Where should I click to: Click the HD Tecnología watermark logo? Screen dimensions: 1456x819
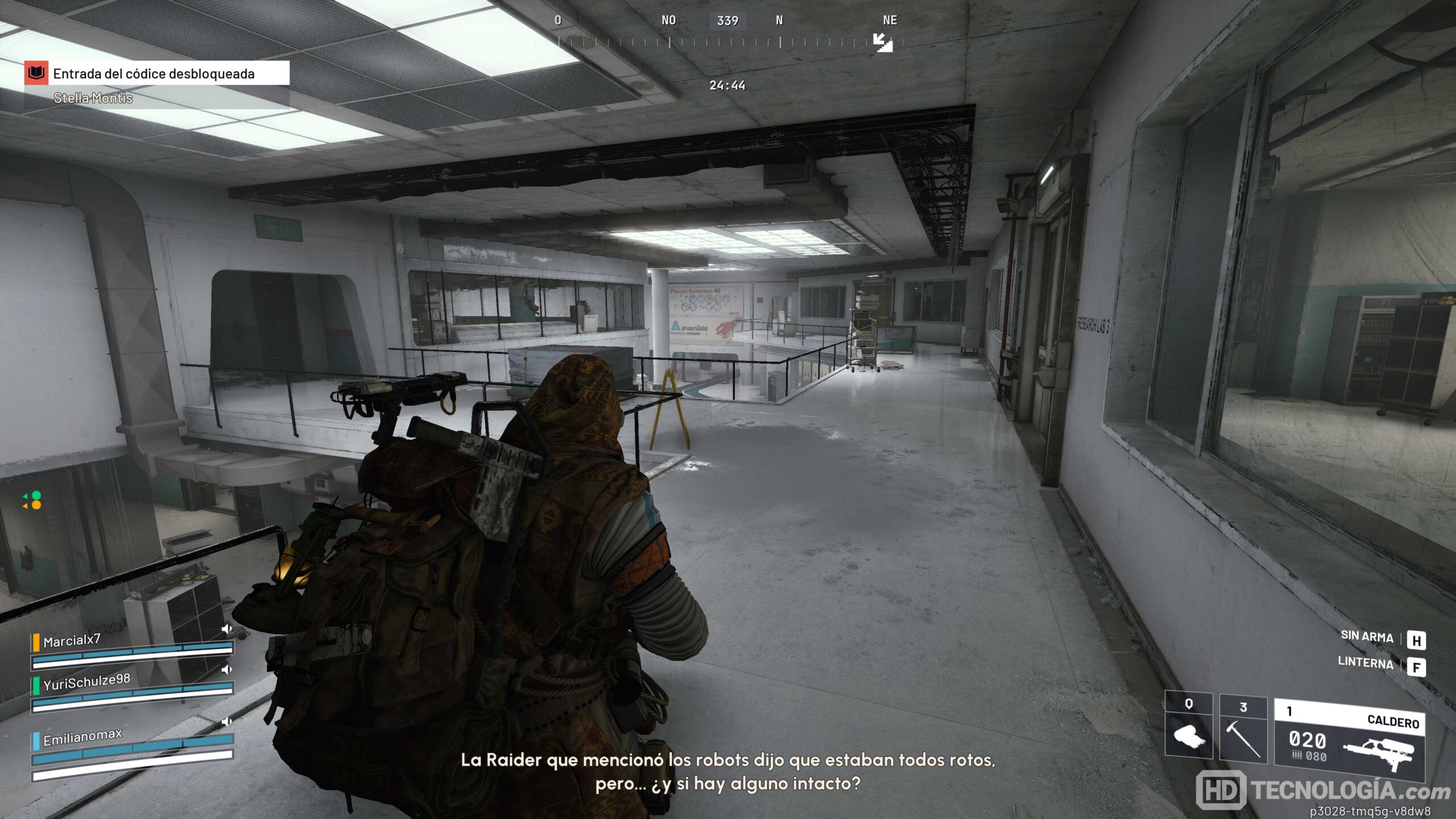click(1322, 790)
